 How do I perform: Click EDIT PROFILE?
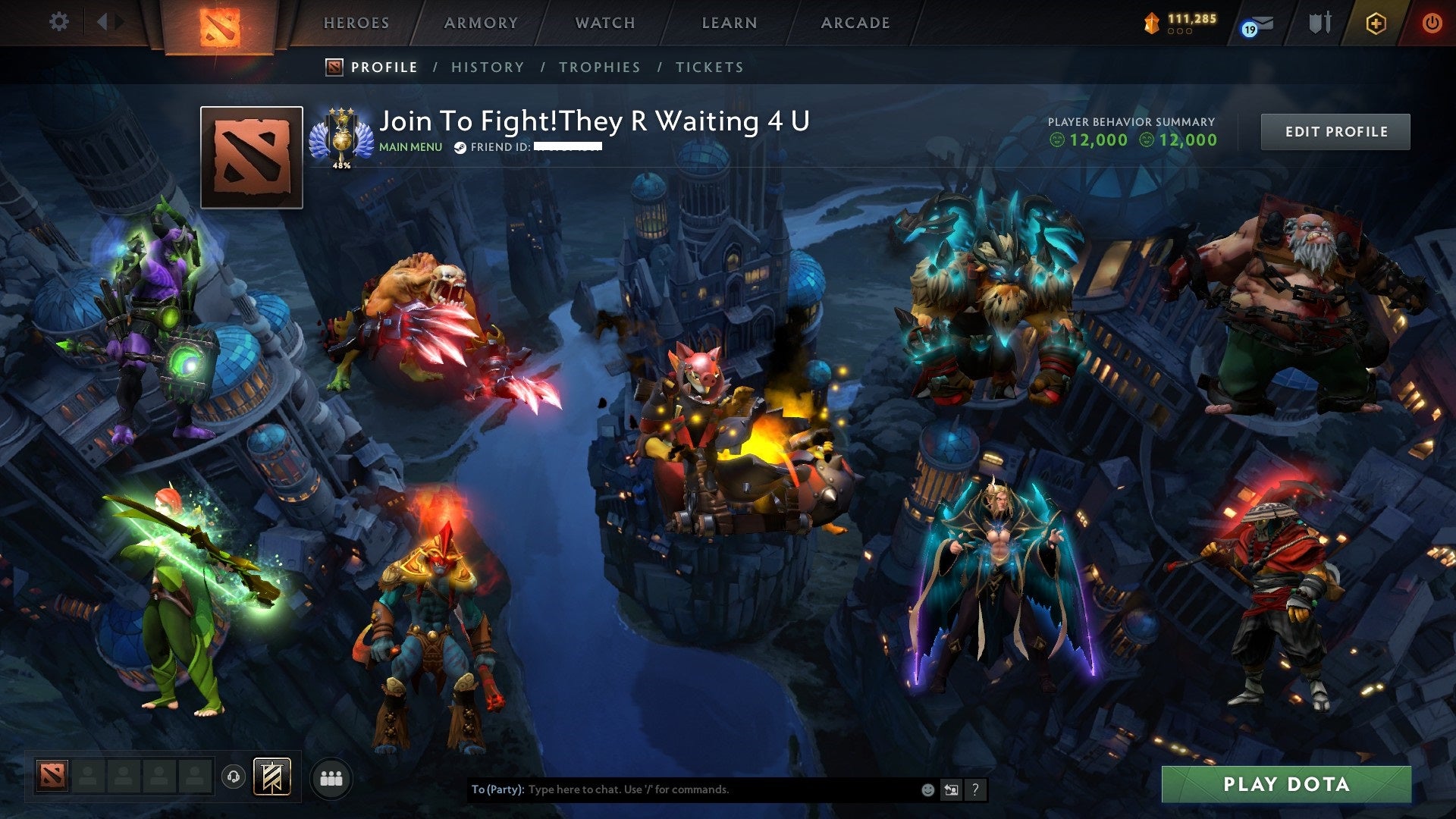point(1335,130)
